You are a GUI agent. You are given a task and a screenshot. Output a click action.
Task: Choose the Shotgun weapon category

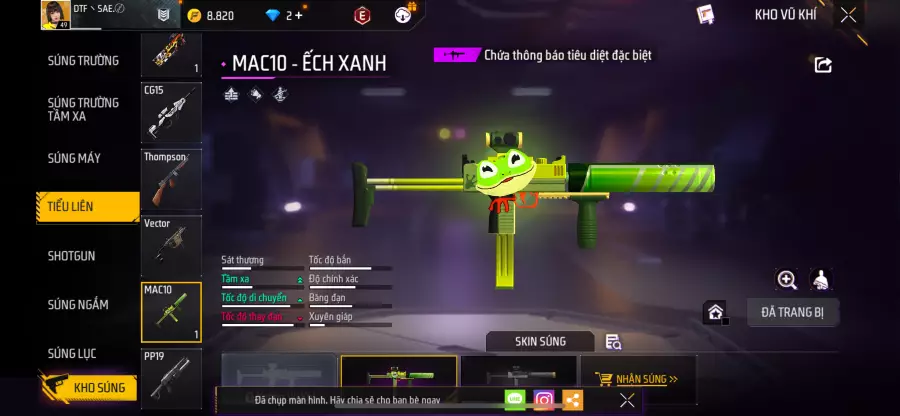click(x=72, y=256)
